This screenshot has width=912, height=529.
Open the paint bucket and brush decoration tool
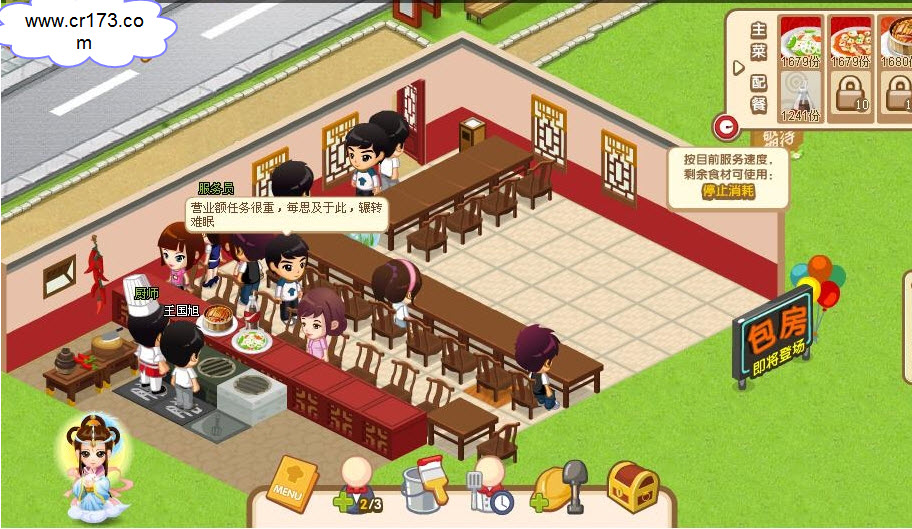(x=422, y=485)
